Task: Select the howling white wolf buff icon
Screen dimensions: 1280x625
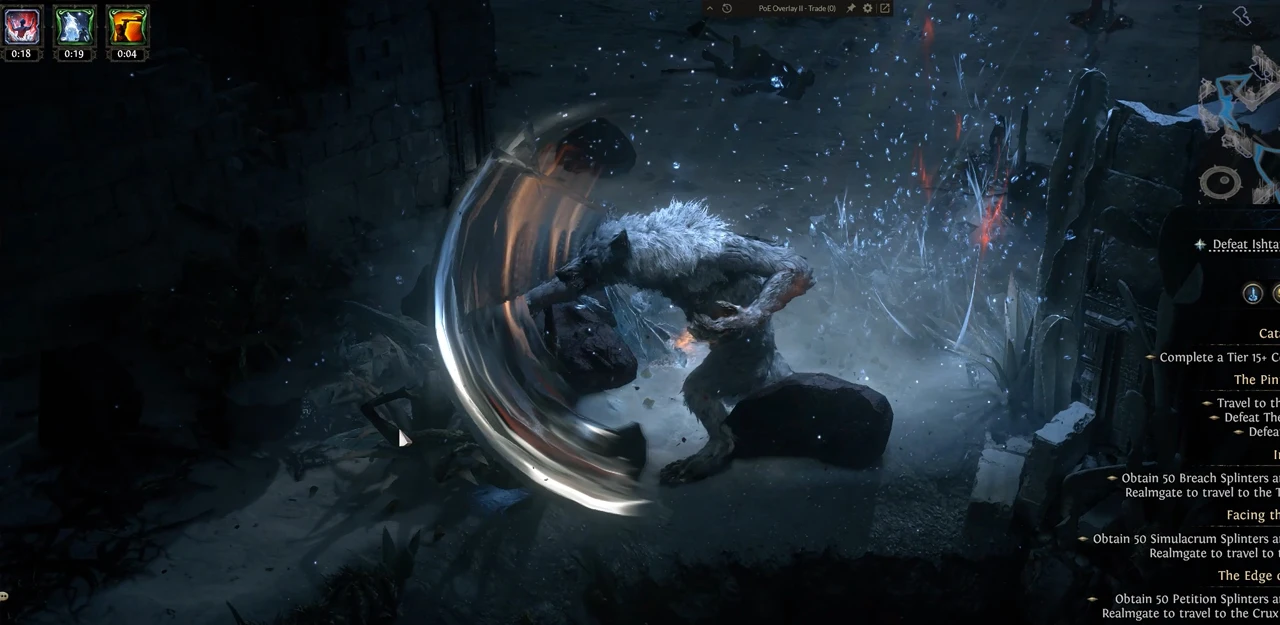Action: click(74, 26)
